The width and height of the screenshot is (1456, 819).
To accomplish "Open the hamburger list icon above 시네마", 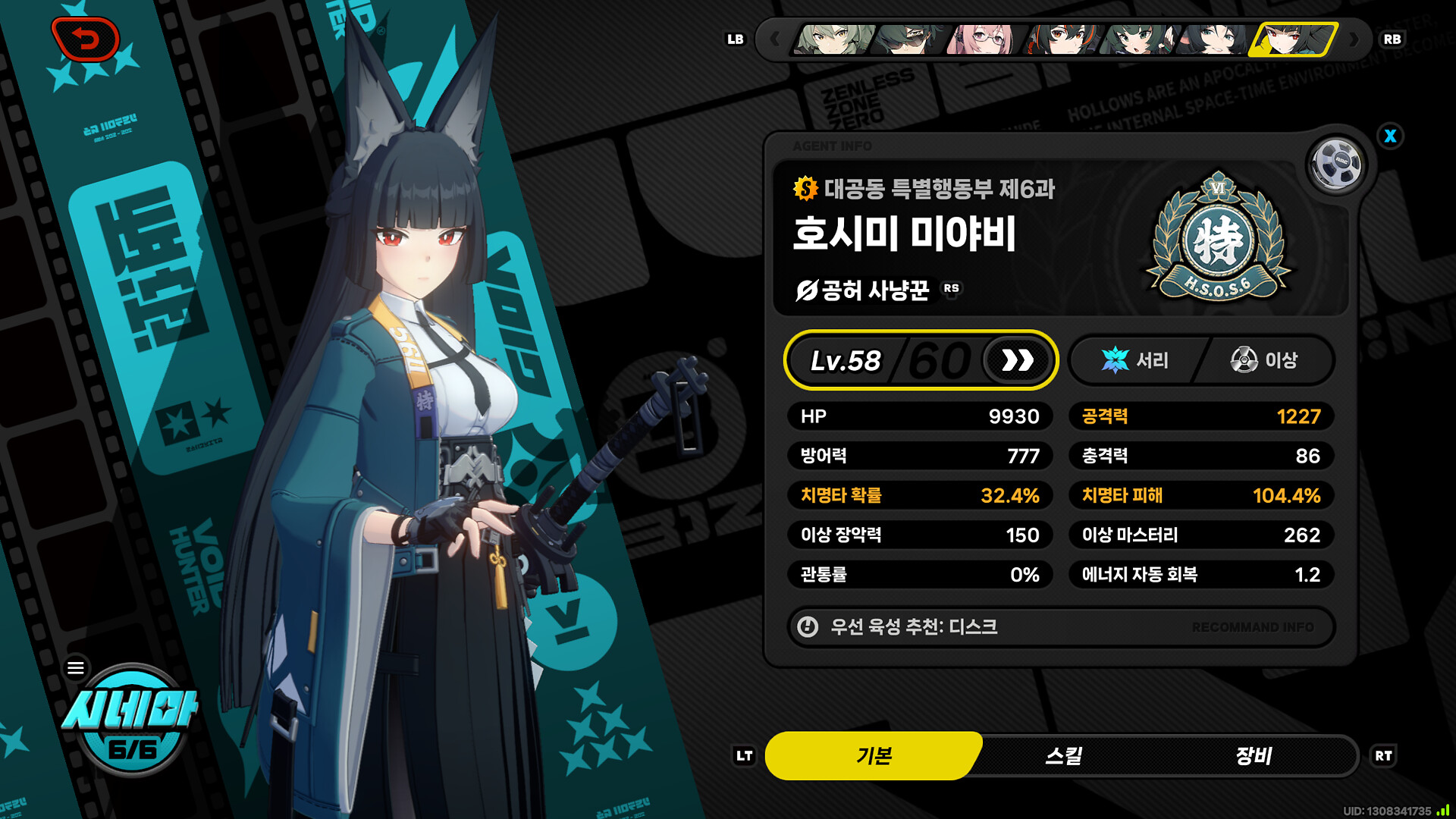I will [76, 668].
